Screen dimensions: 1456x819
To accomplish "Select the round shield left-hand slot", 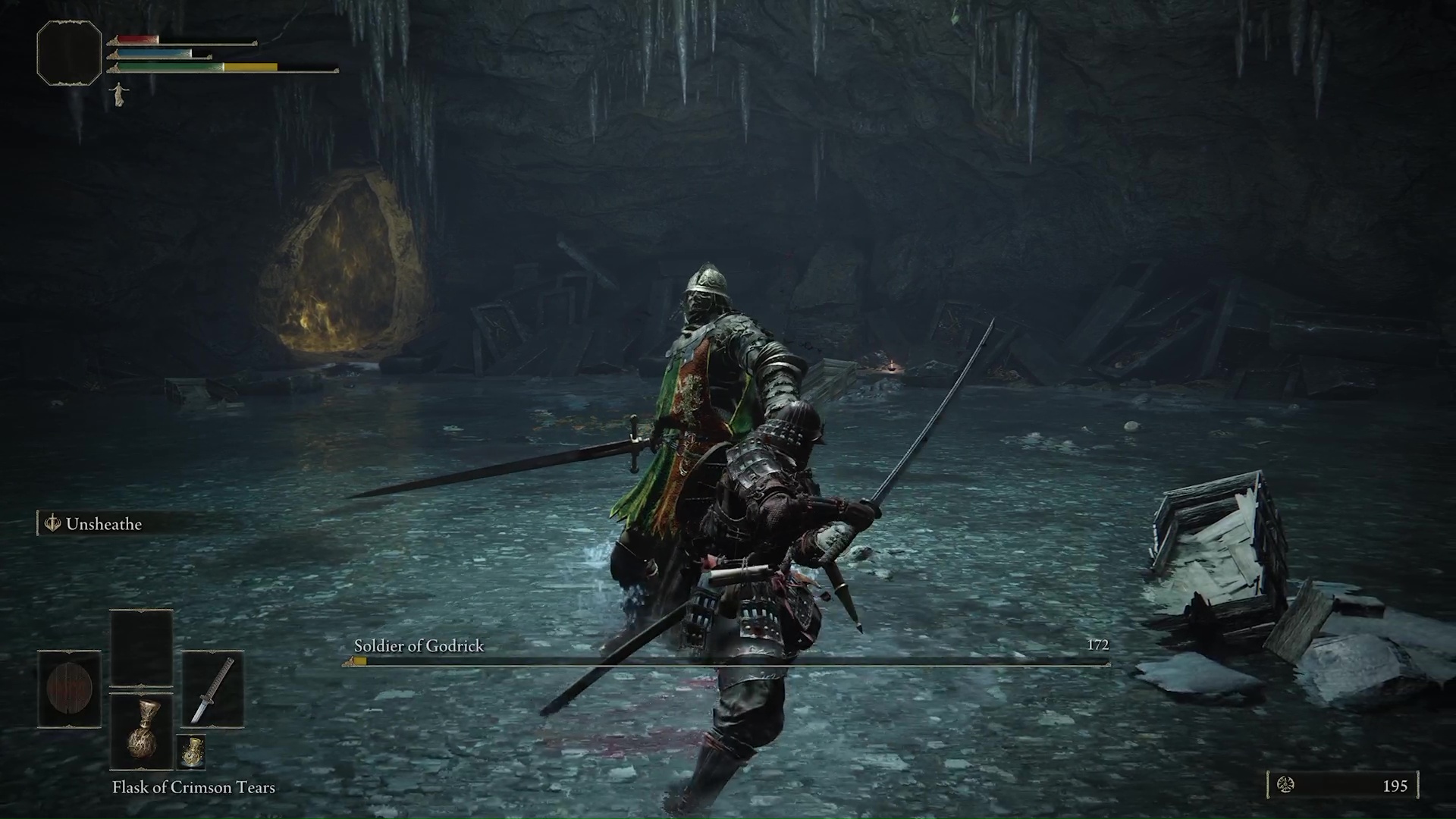I will tap(69, 689).
